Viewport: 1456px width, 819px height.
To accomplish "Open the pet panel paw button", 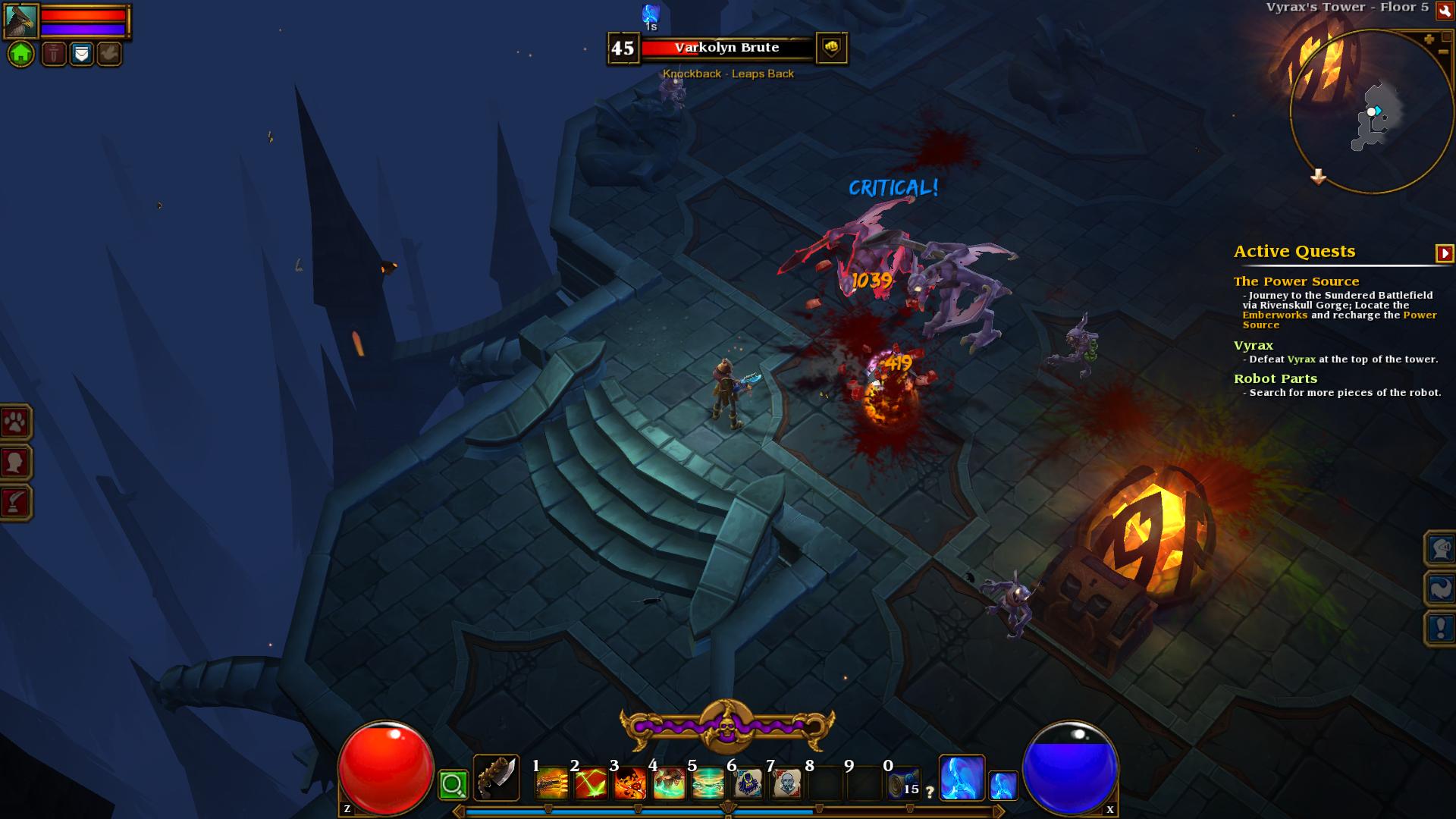I will [15, 422].
